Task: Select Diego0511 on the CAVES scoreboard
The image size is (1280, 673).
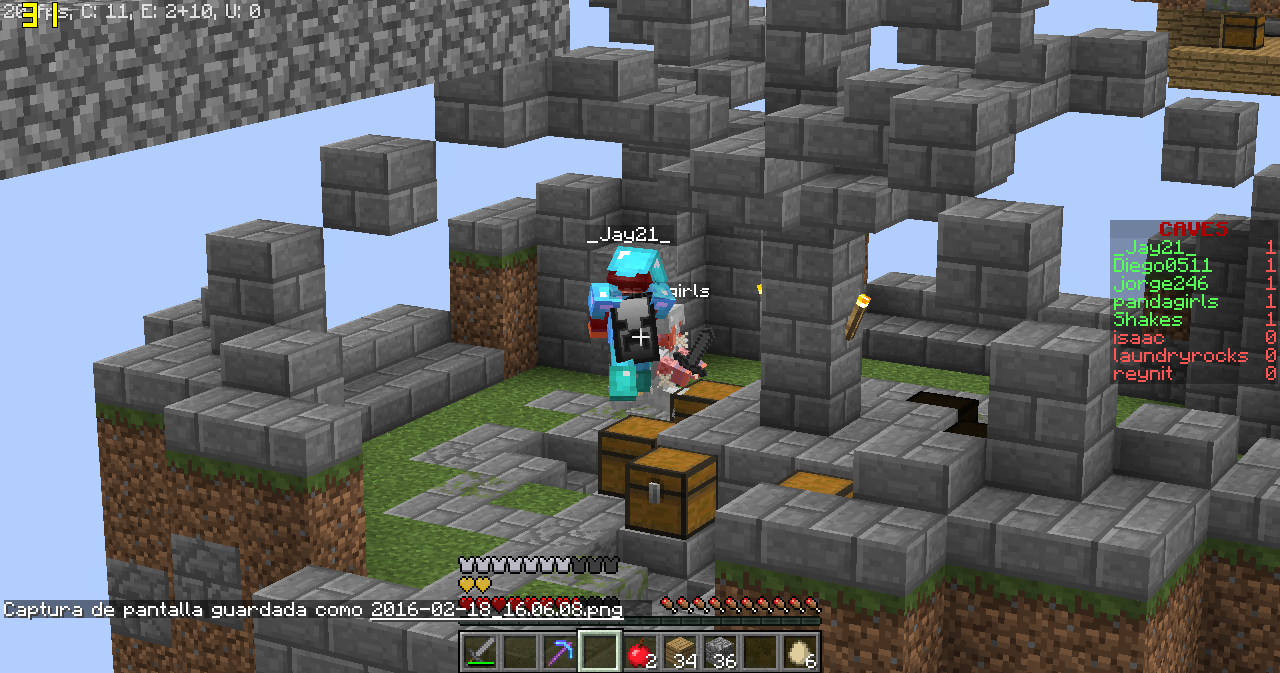Action: tap(1162, 266)
